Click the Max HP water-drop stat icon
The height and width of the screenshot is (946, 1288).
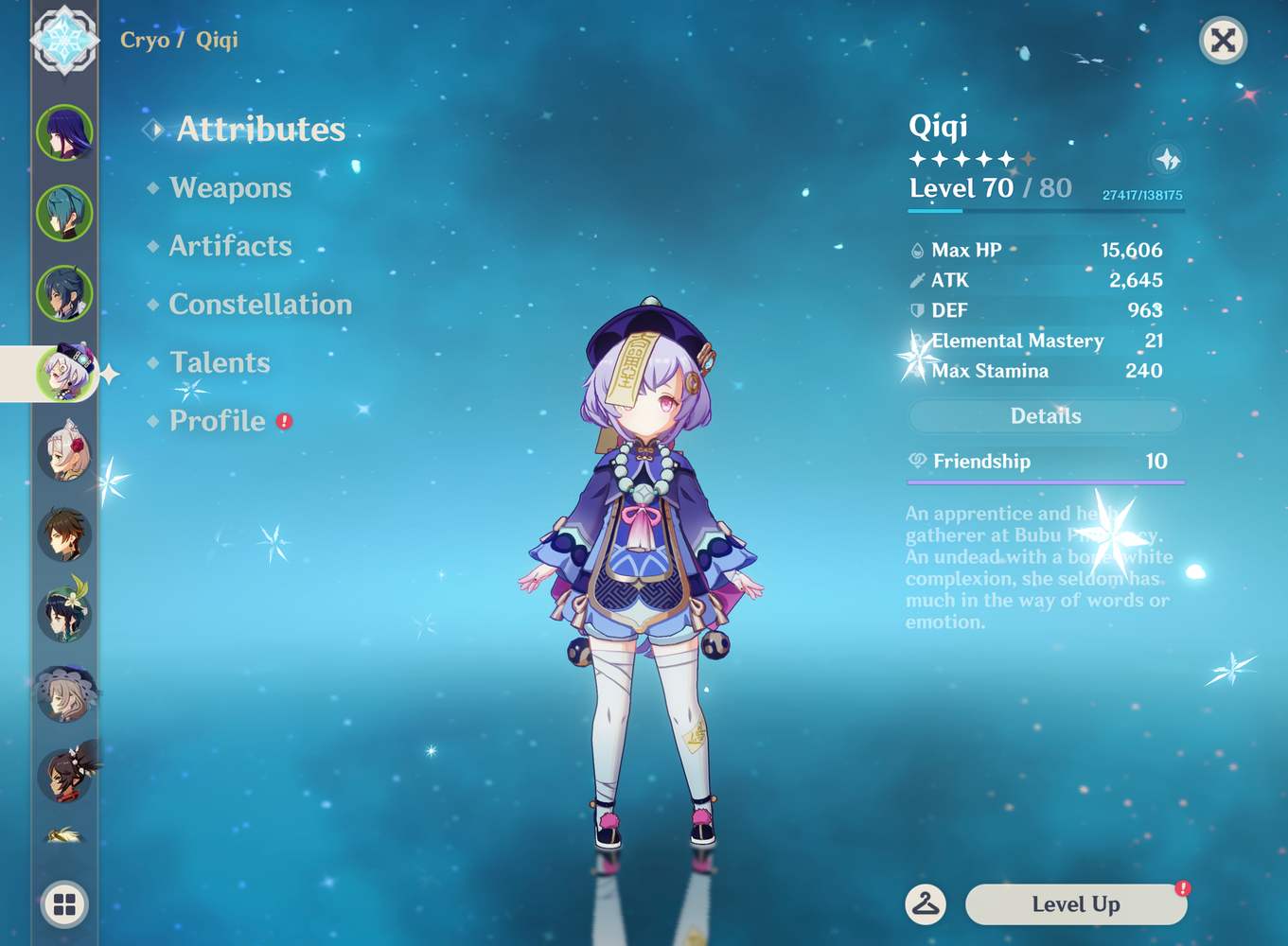coord(916,250)
